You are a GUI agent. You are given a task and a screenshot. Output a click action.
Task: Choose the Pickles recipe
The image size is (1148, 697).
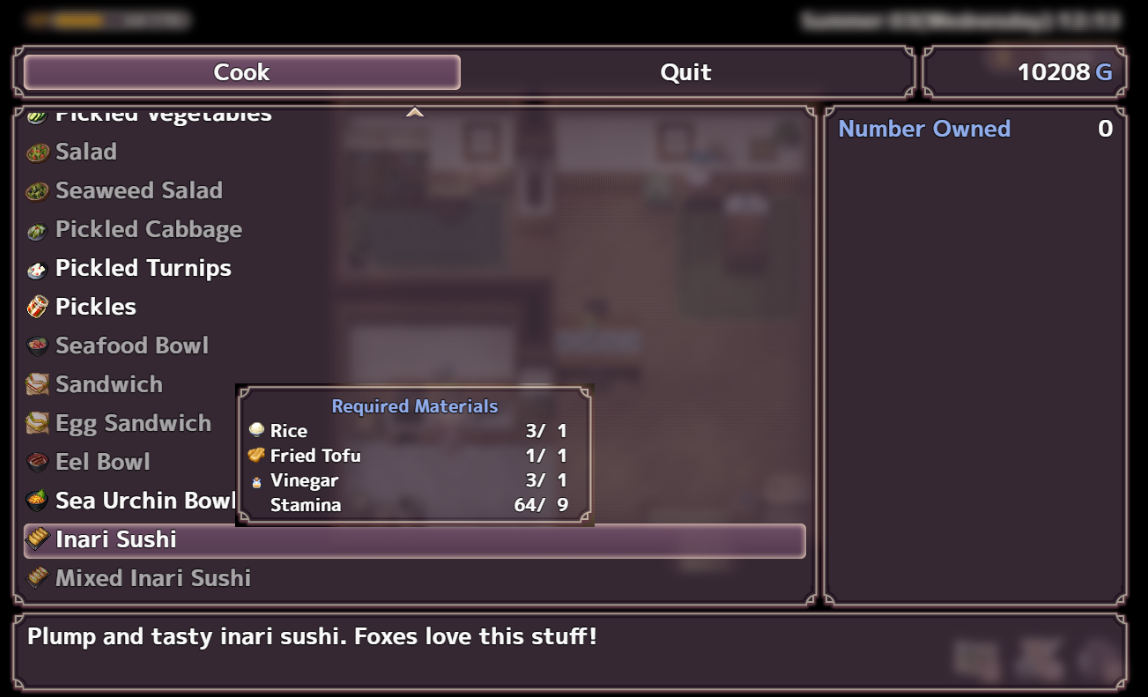pyautogui.click(x=96, y=307)
